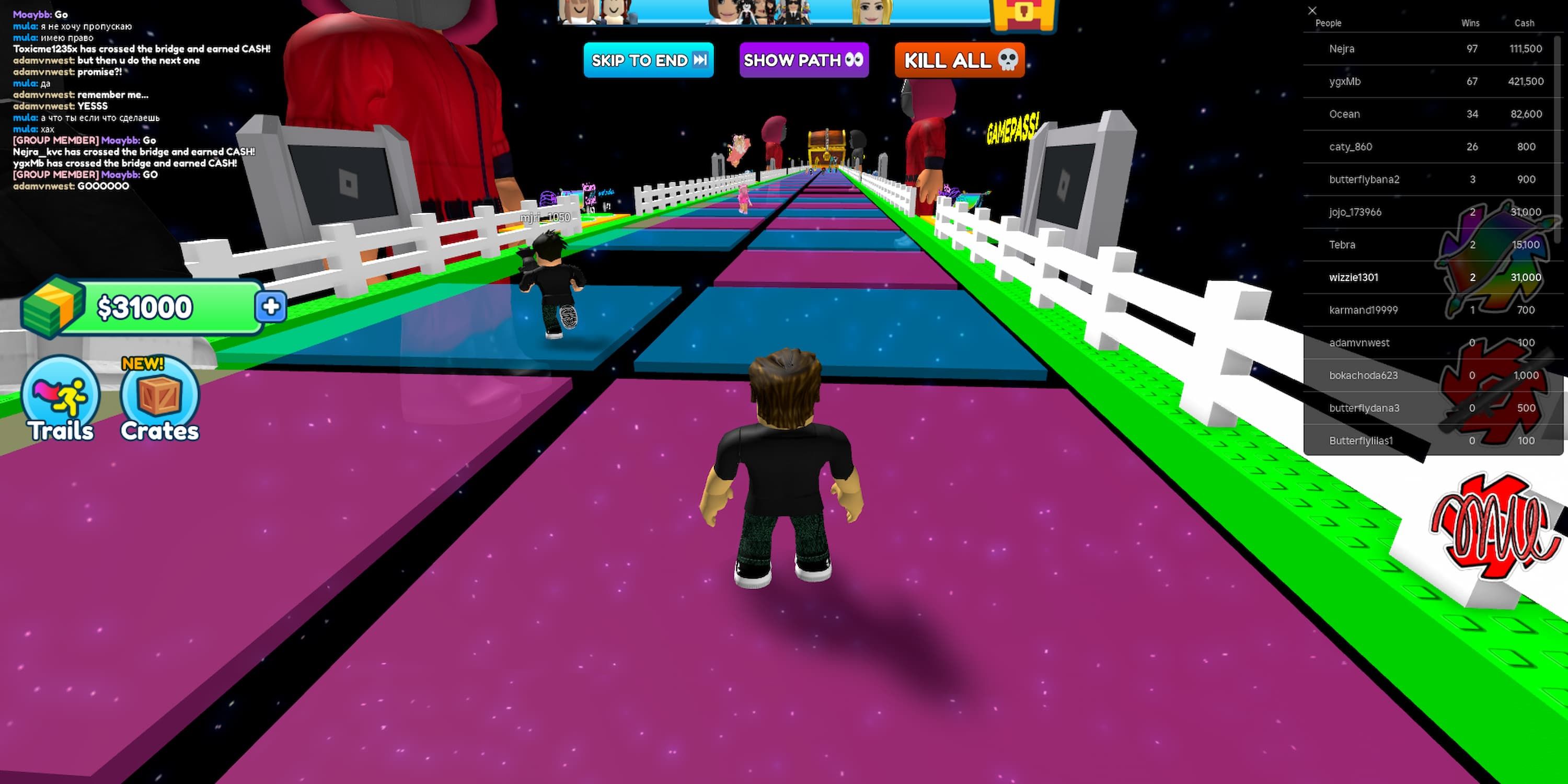Click the Wins column header
1568x784 pixels.
click(x=1470, y=23)
